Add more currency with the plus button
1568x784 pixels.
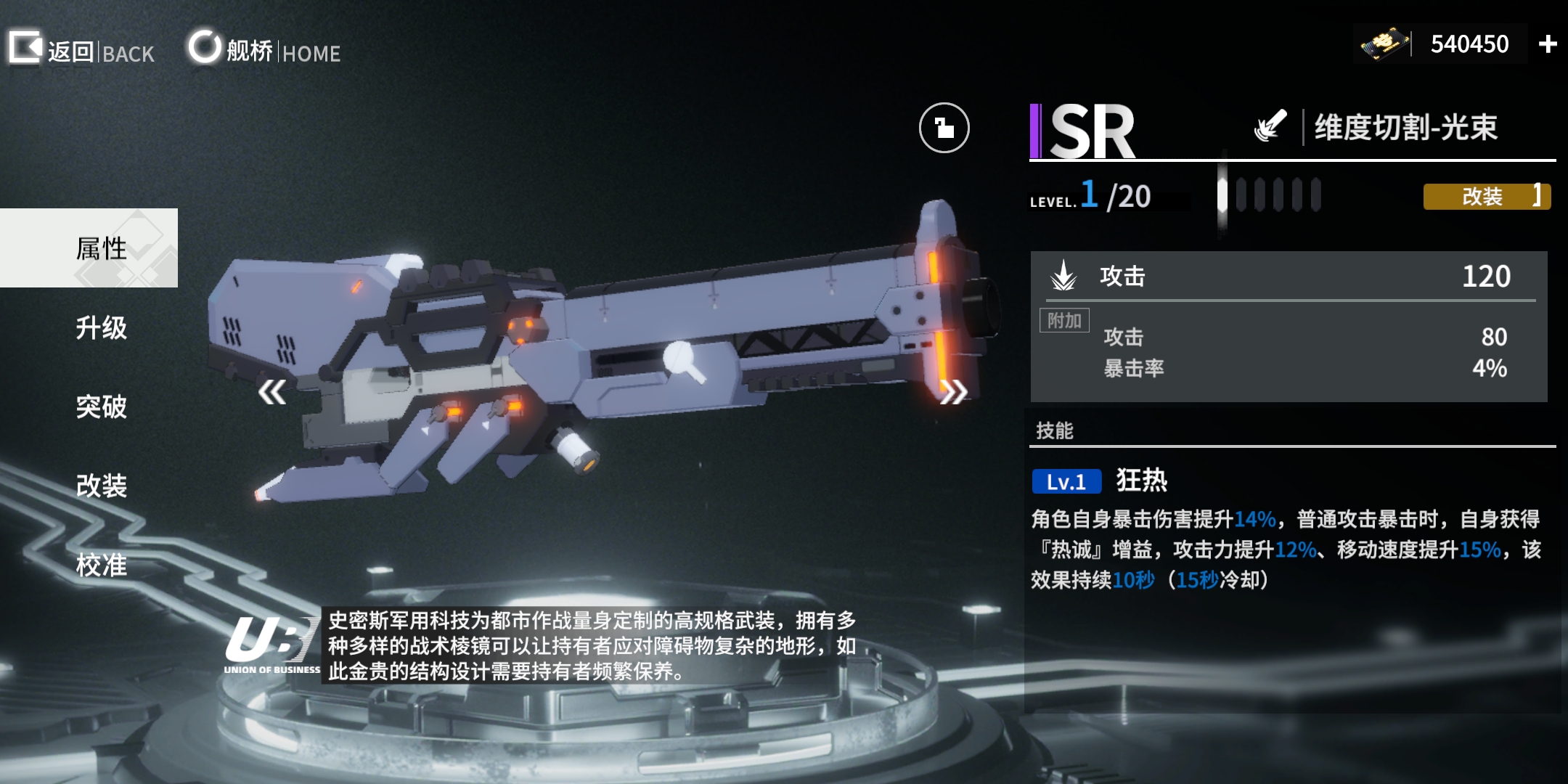click(1548, 44)
